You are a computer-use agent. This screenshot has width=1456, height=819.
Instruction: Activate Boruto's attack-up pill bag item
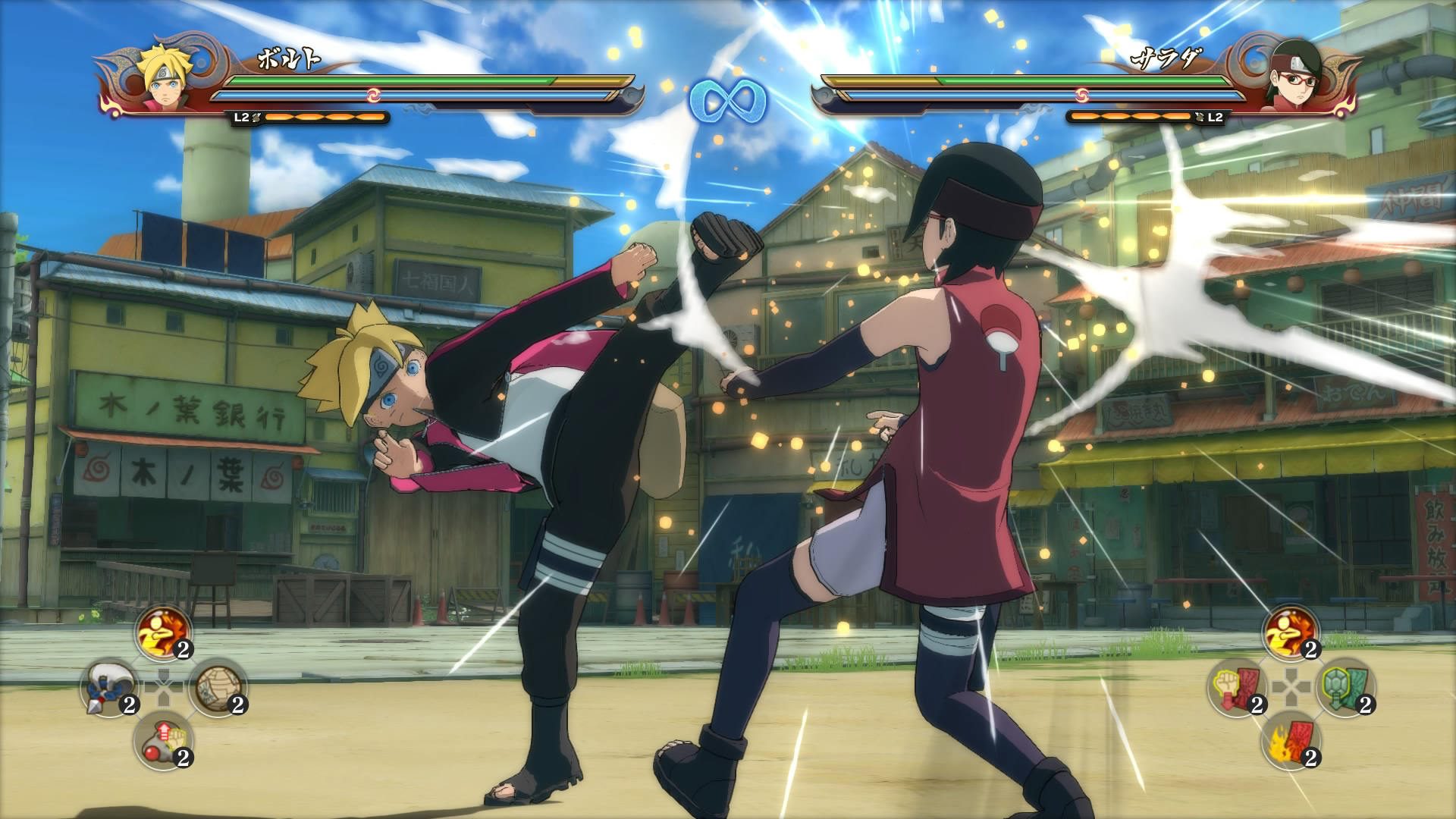pyautogui.click(x=163, y=742)
